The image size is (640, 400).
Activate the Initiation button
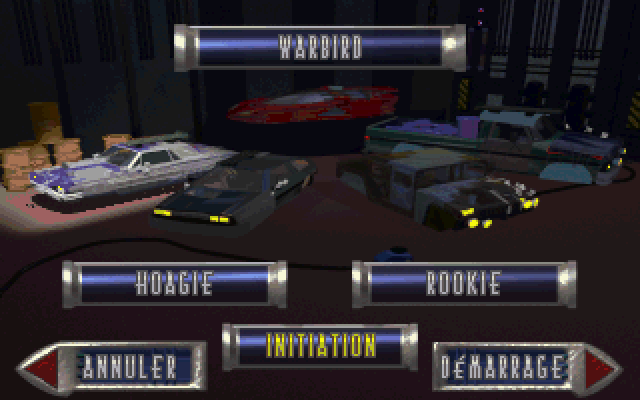320,346
